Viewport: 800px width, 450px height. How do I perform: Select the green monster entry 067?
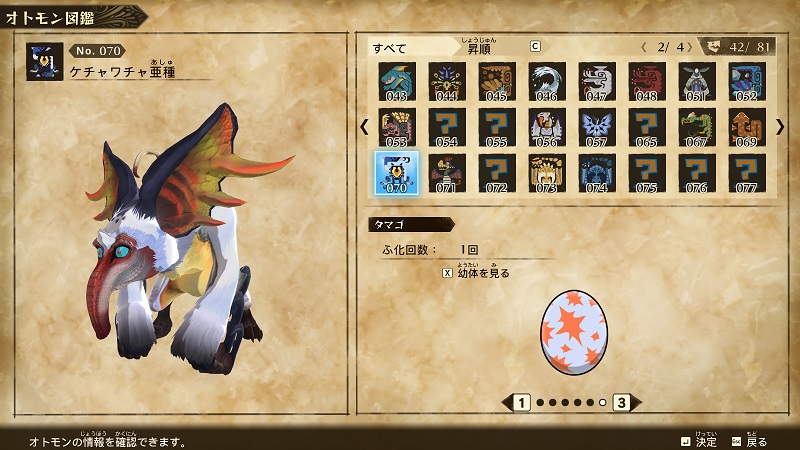[x=696, y=127]
